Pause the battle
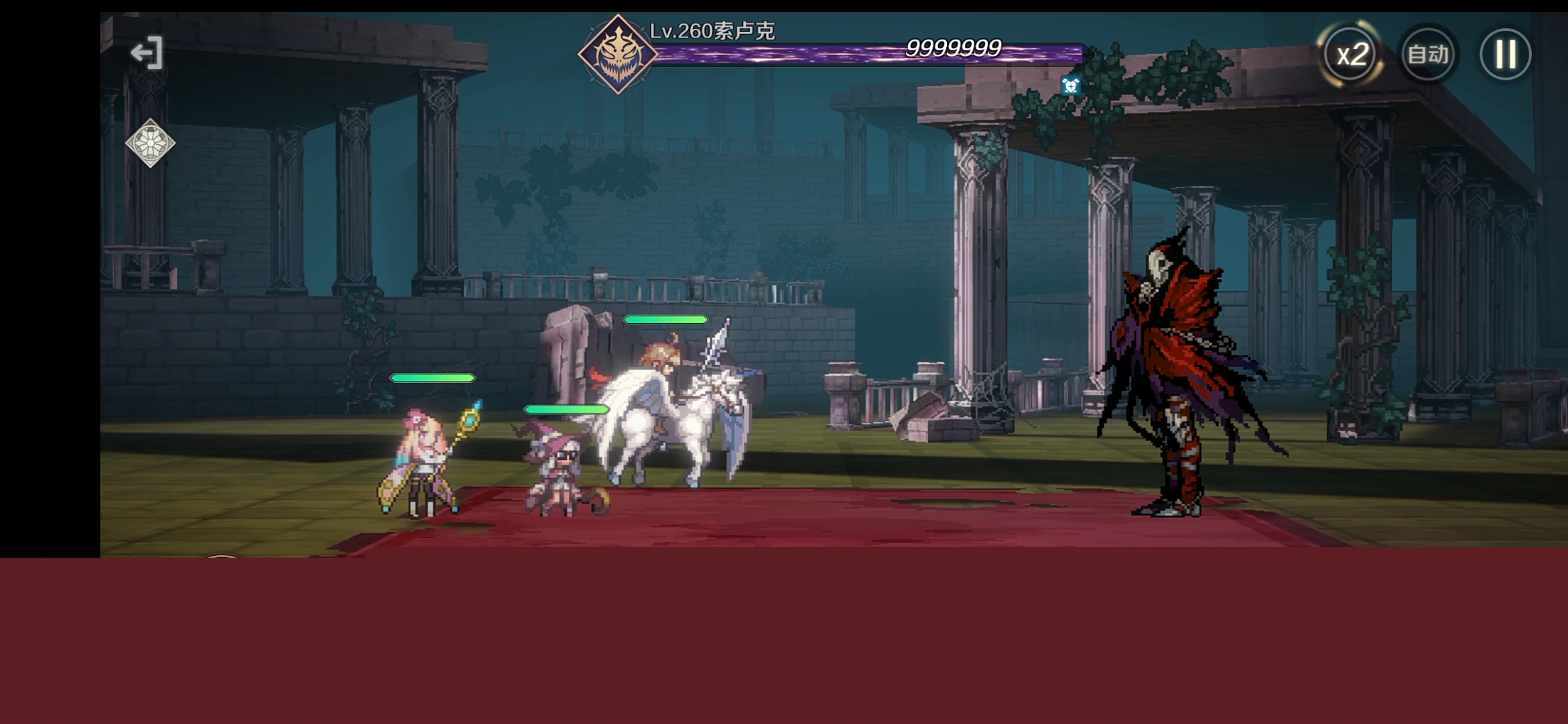Image resolution: width=1568 pixels, height=724 pixels. [x=1505, y=54]
